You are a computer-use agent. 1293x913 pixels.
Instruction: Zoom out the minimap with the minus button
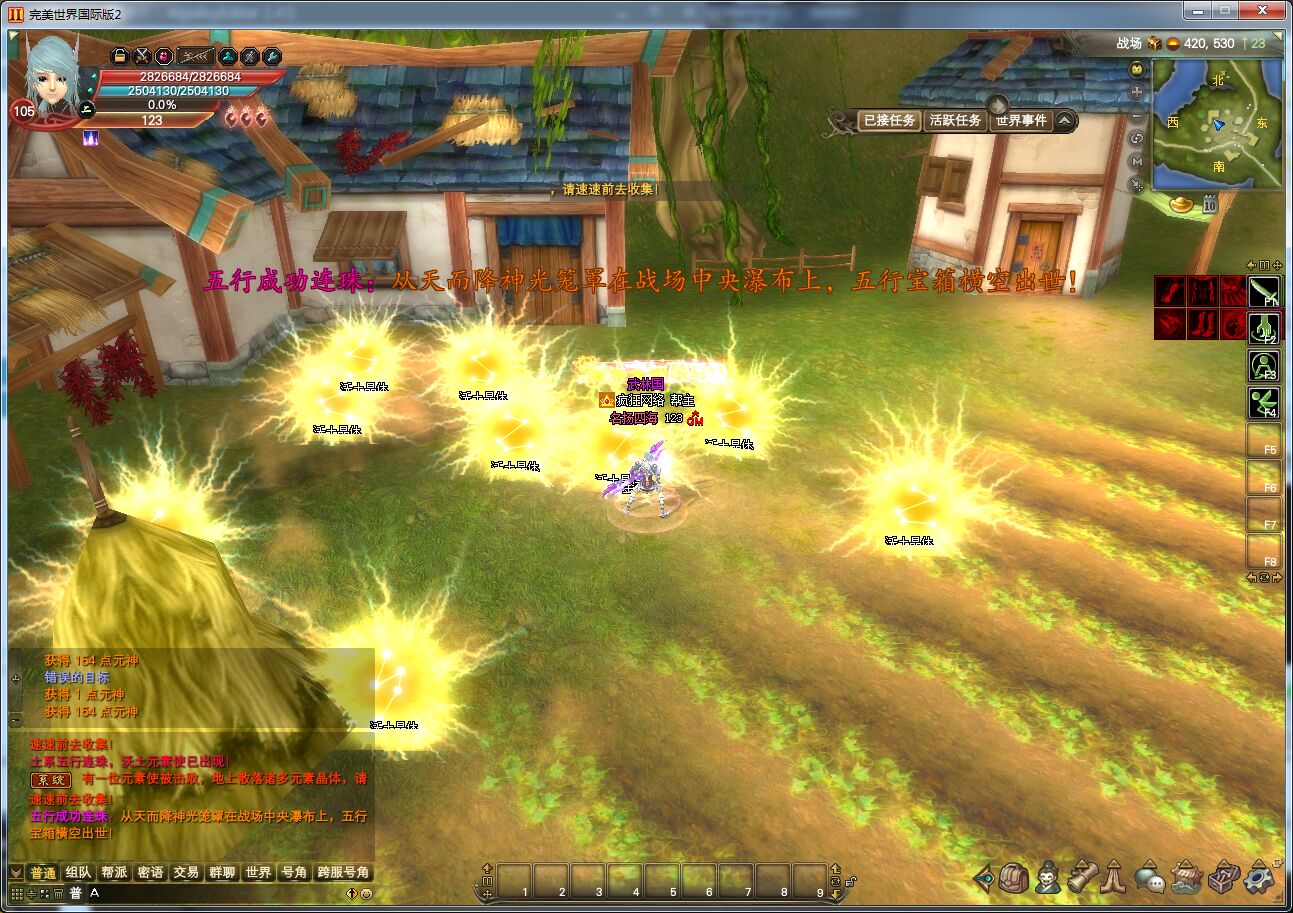pyautogui.click(x=1137, y=115)
